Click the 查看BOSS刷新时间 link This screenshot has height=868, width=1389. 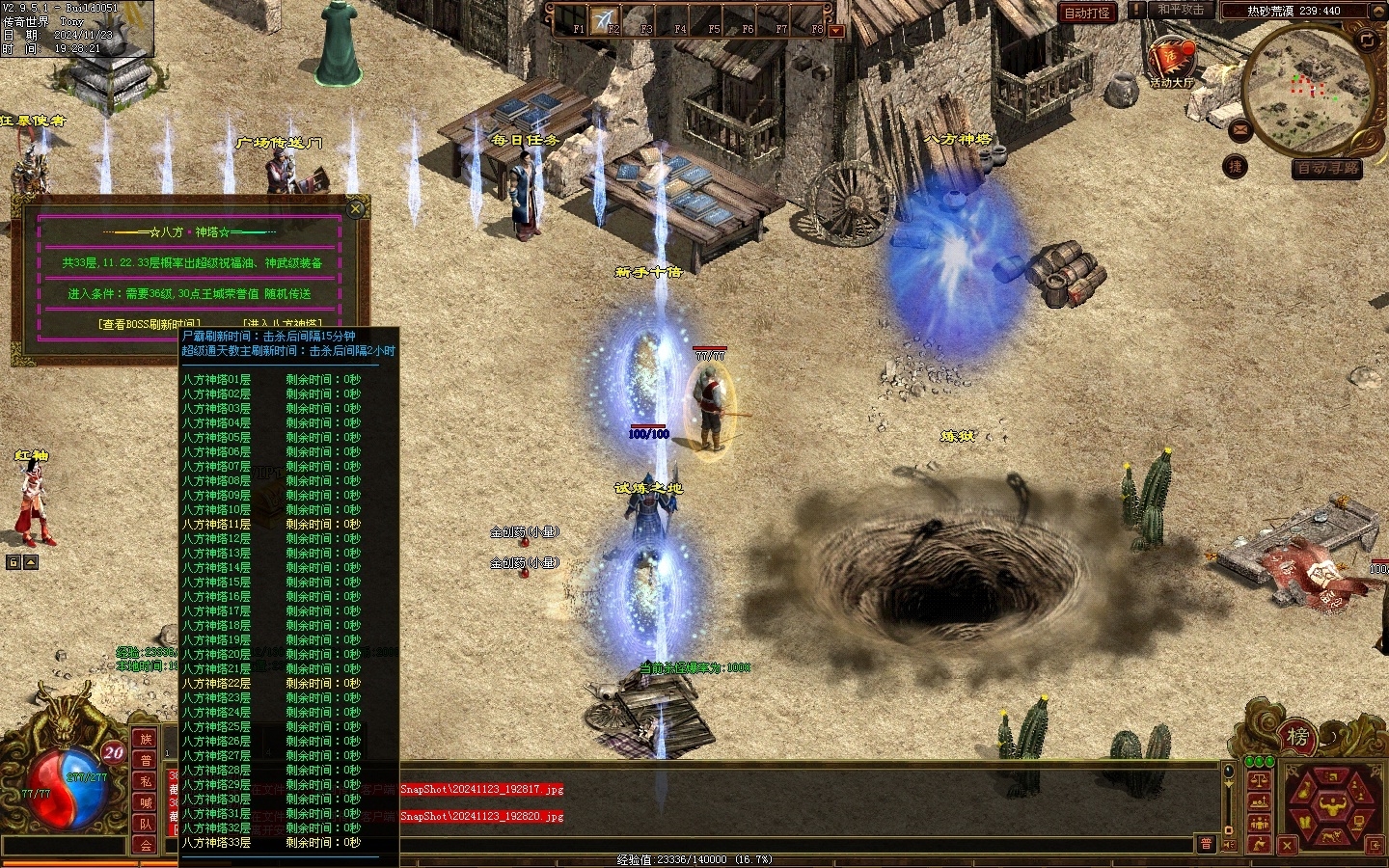[x=150, y=324]
